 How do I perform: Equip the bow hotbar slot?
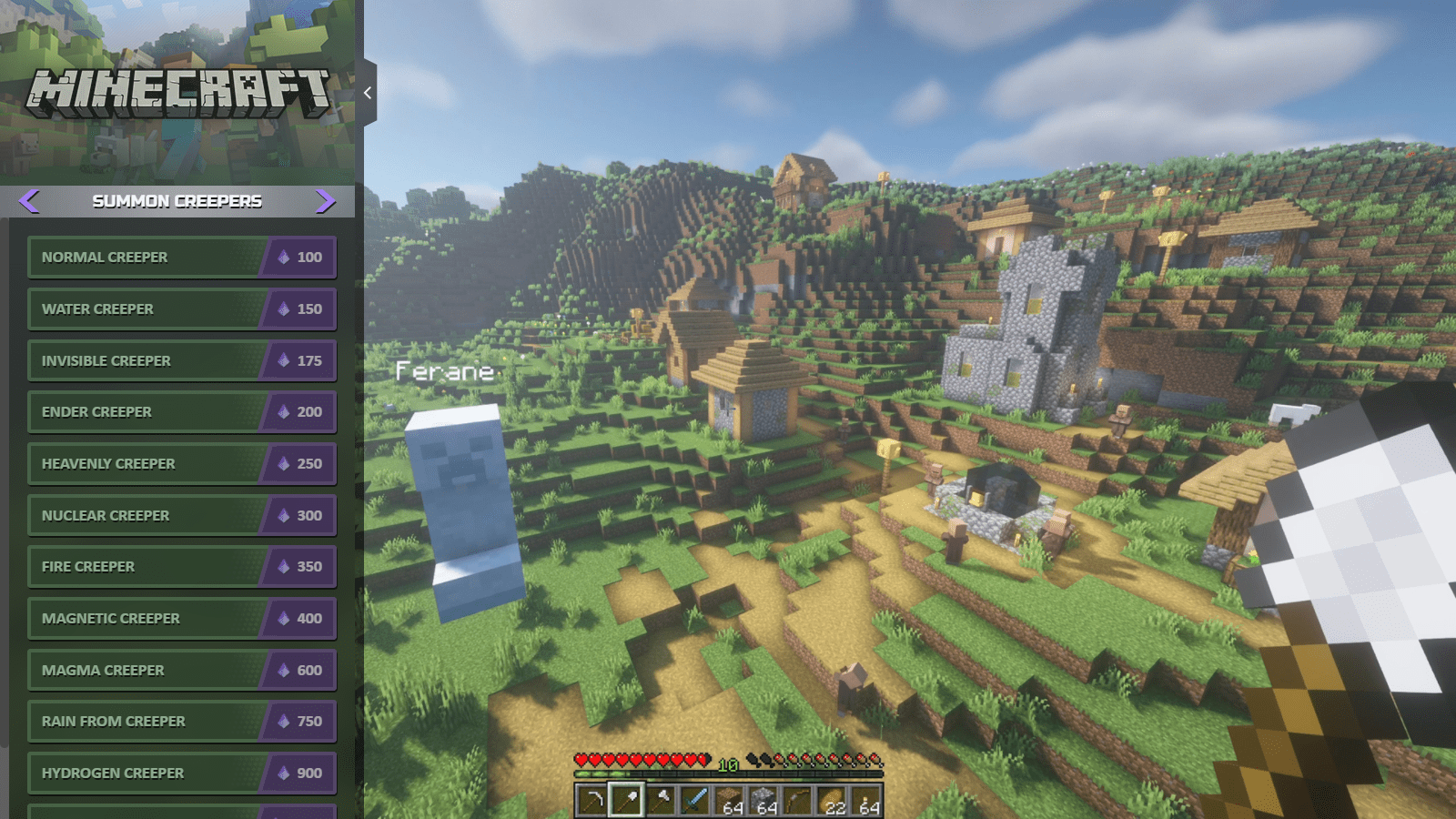point(799,801)
